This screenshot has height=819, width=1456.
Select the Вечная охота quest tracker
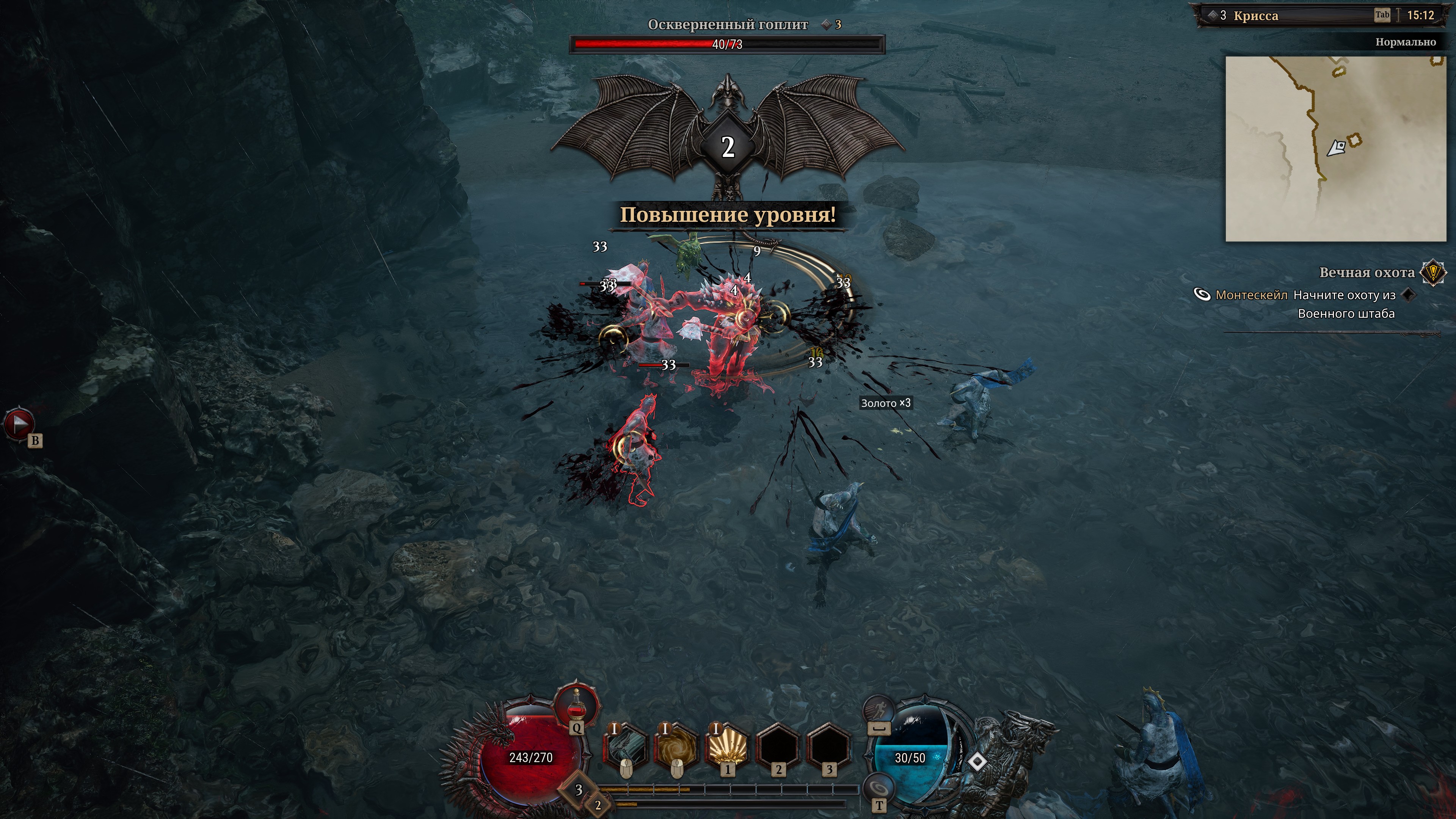[x=1366, y=273]
